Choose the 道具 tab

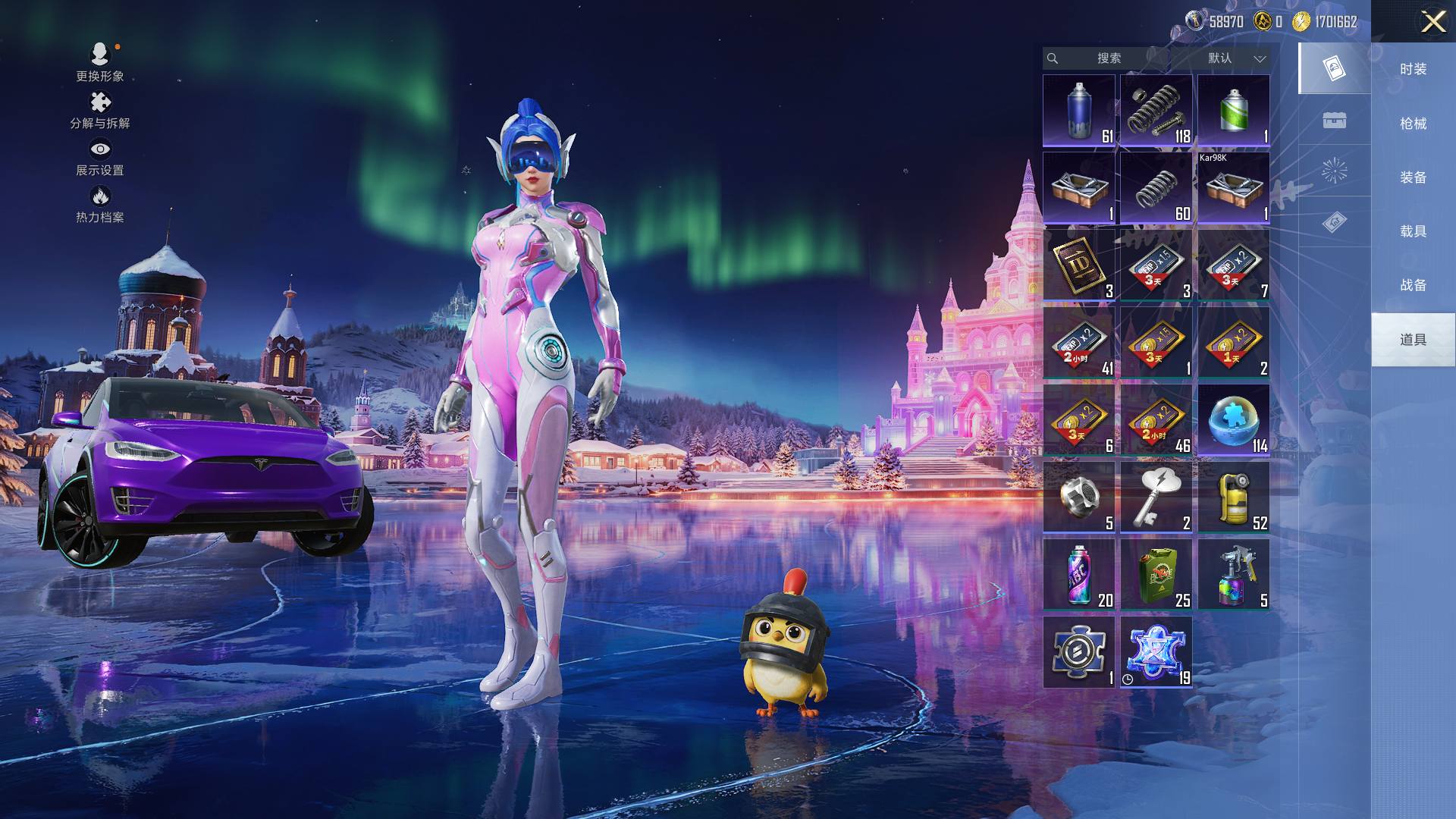(x=1413, y=340)
